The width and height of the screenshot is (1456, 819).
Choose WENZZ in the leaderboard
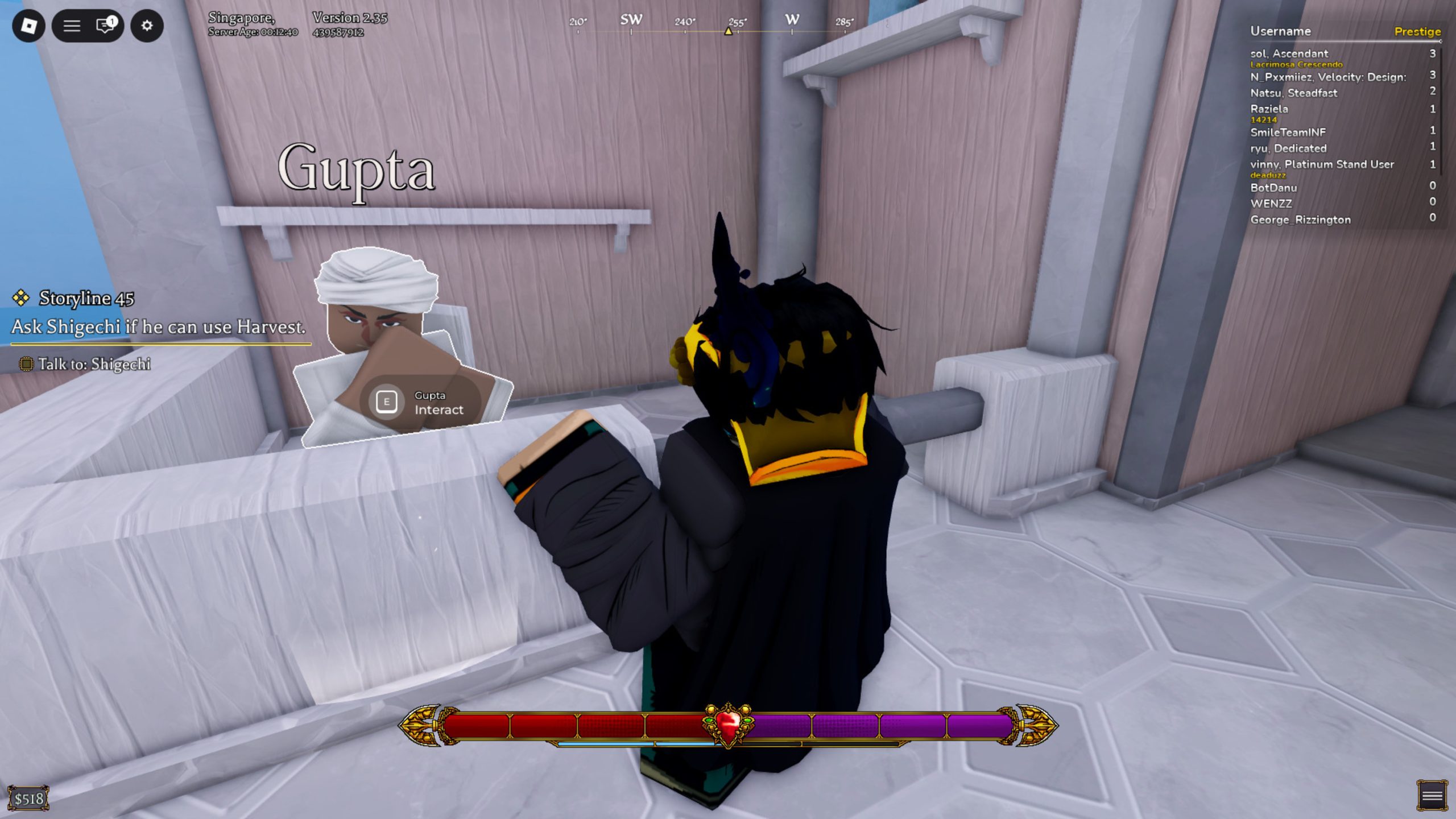pos(1271,204)
